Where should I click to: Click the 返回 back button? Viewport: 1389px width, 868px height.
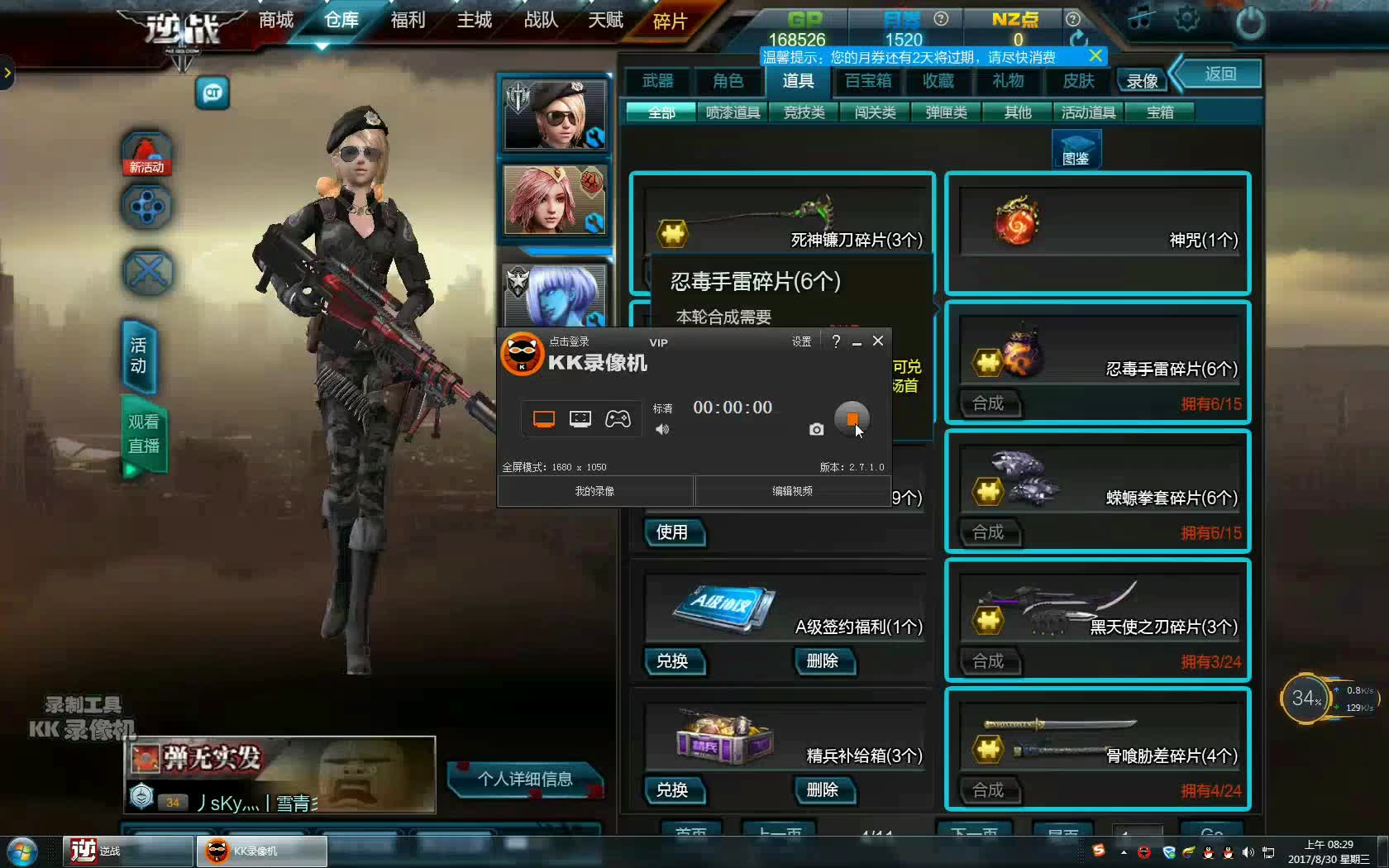click(1220, 74)
